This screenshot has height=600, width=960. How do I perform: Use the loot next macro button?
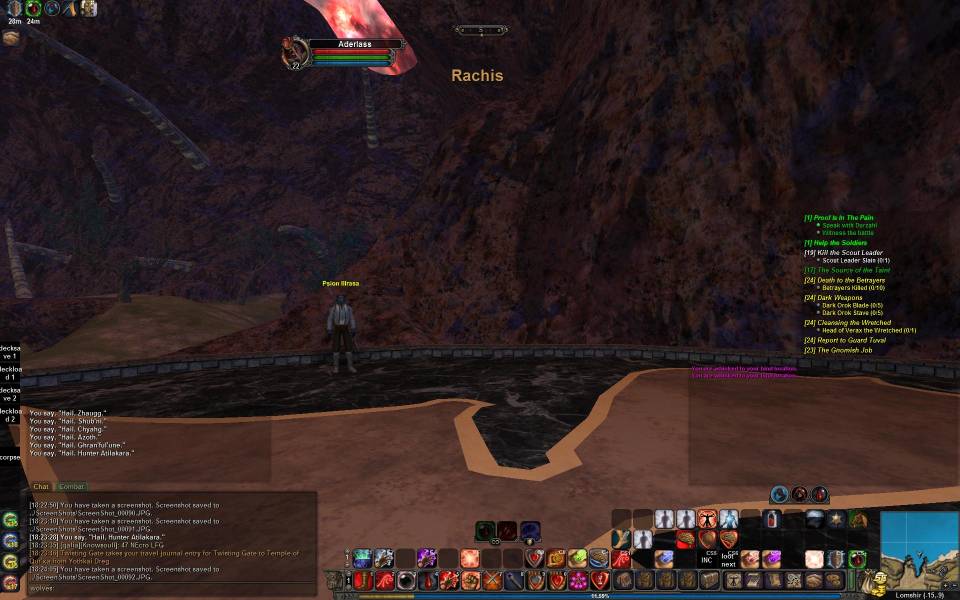(729, 558)
